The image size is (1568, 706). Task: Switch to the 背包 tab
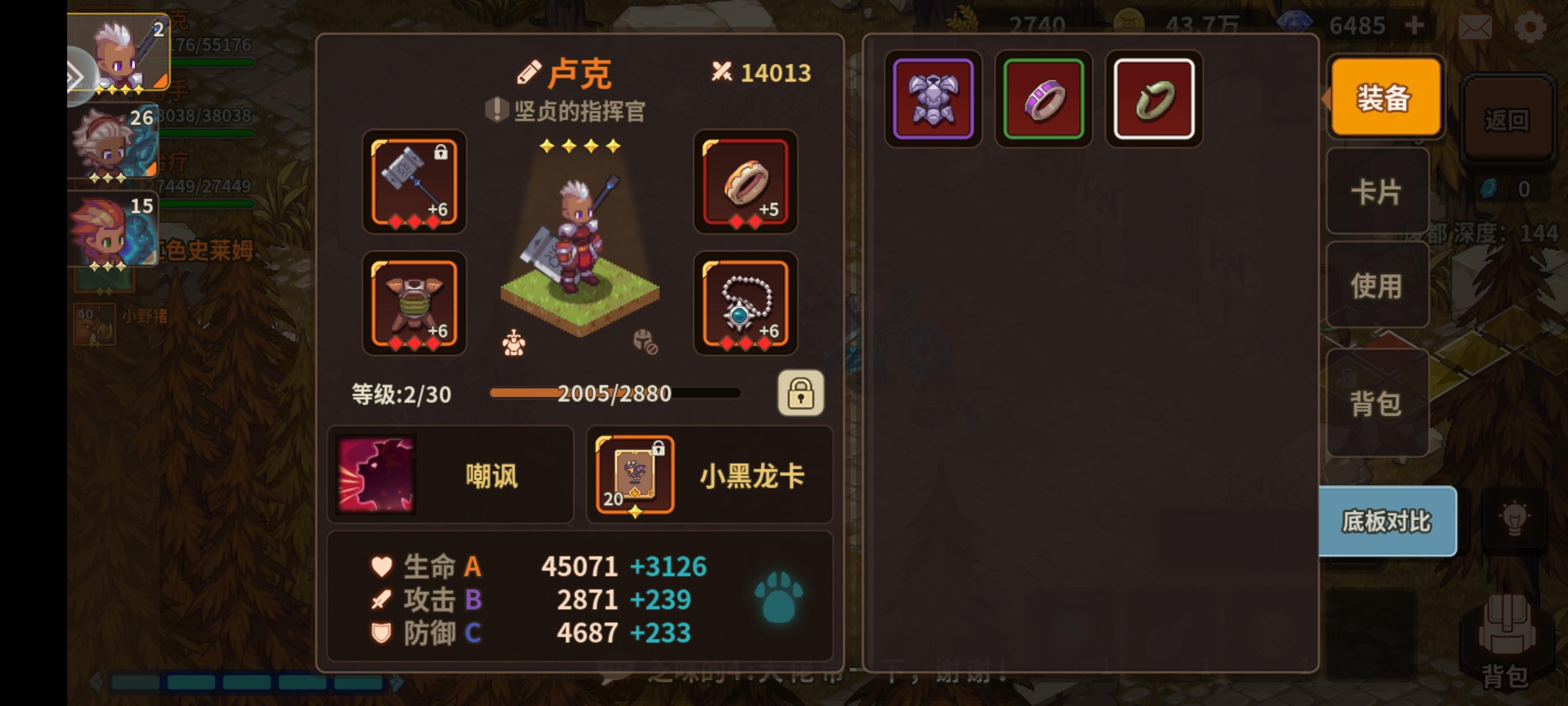click(1377, 403)
